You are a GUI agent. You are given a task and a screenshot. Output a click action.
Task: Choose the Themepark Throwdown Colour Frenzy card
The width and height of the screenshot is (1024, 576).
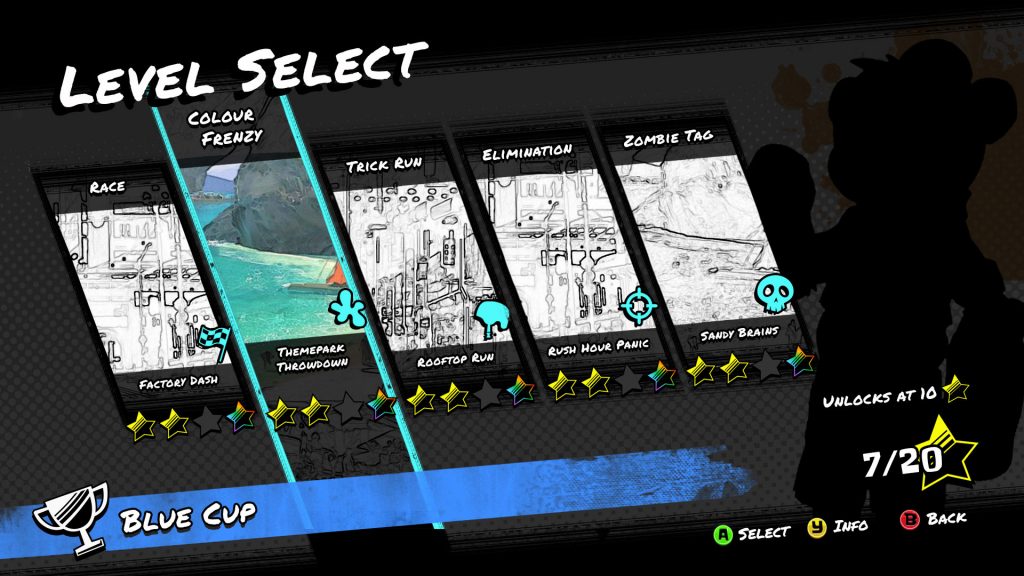283,270
